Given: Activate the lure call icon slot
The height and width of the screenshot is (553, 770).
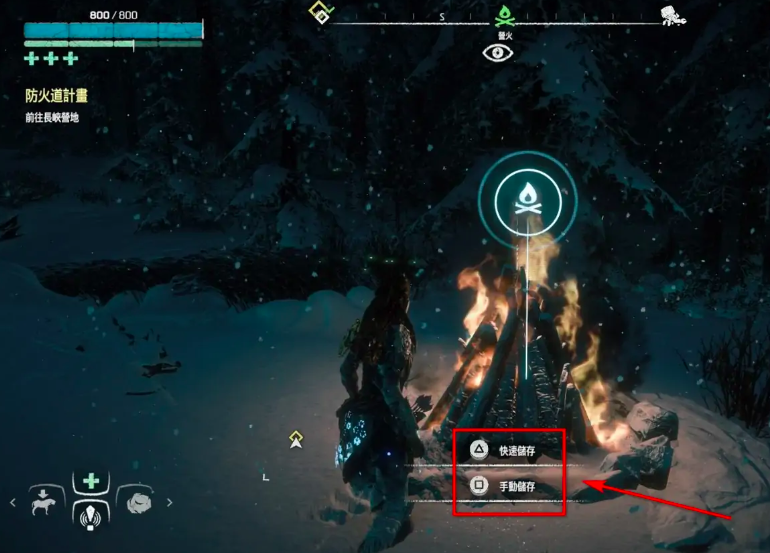Looking at the screenshot, I should coord(91,515).
